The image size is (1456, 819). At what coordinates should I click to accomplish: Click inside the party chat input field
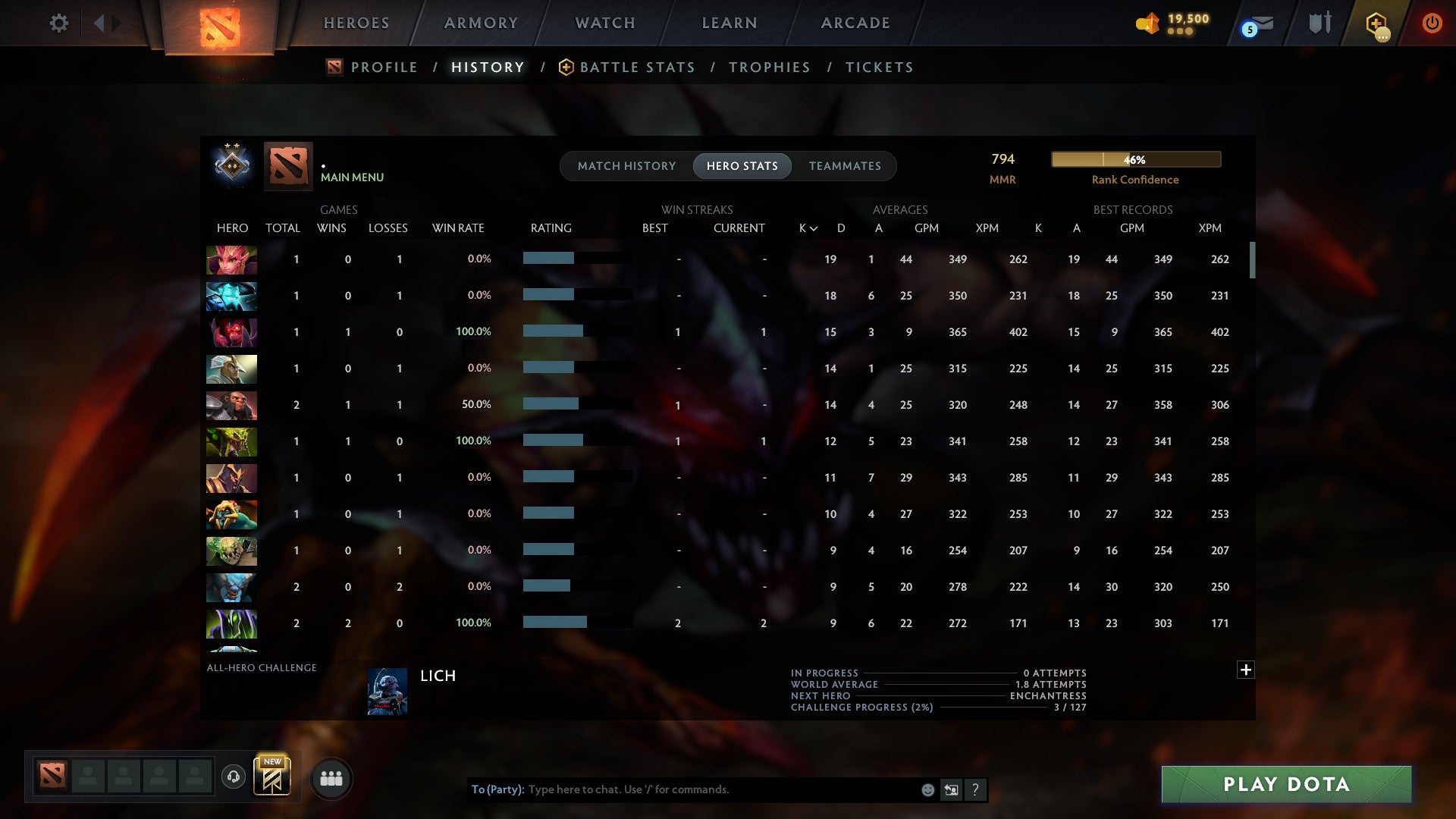[682, 789]
